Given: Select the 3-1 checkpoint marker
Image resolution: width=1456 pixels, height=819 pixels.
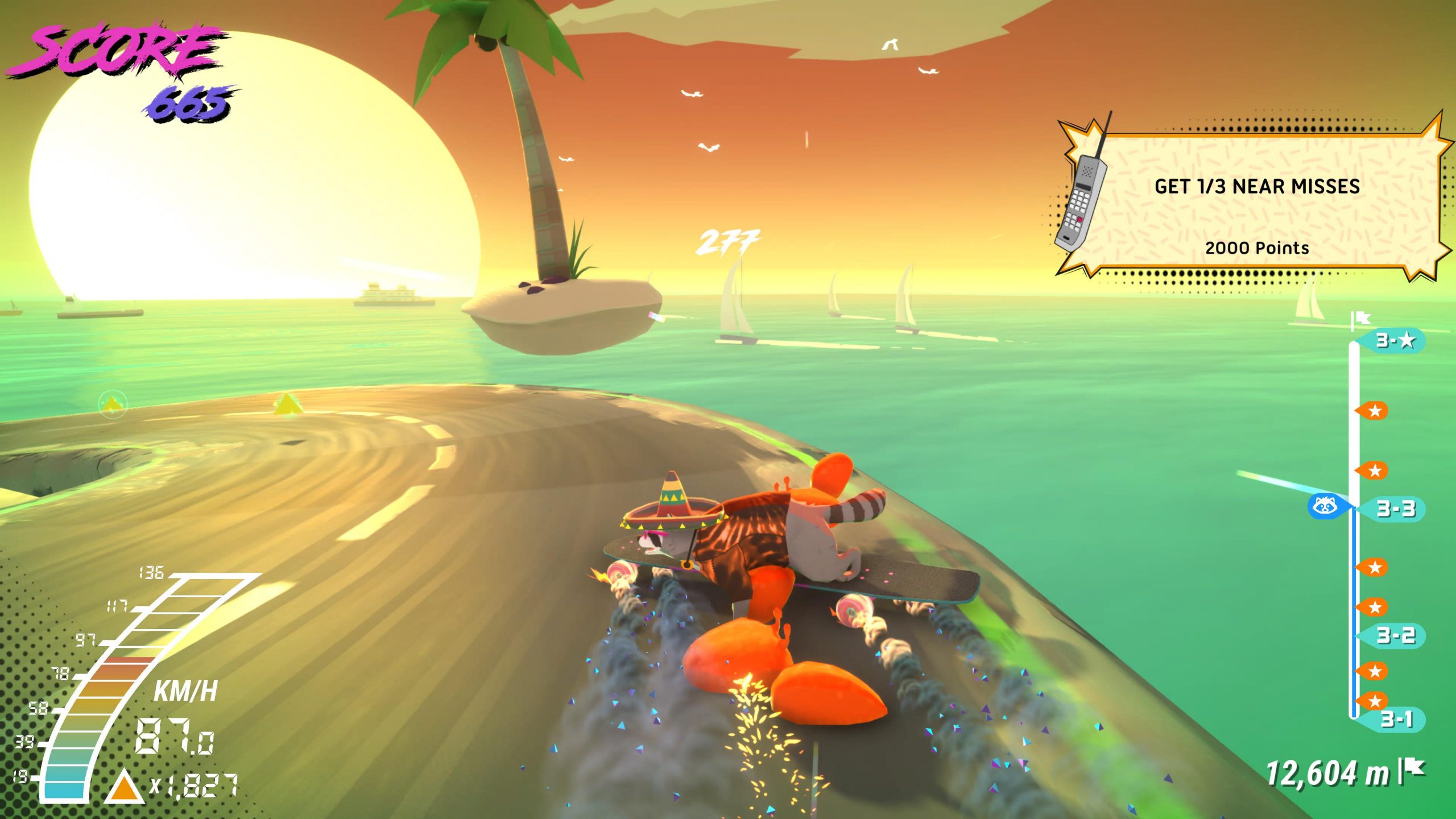Looking at the screenshot, I should [1396, 719].
